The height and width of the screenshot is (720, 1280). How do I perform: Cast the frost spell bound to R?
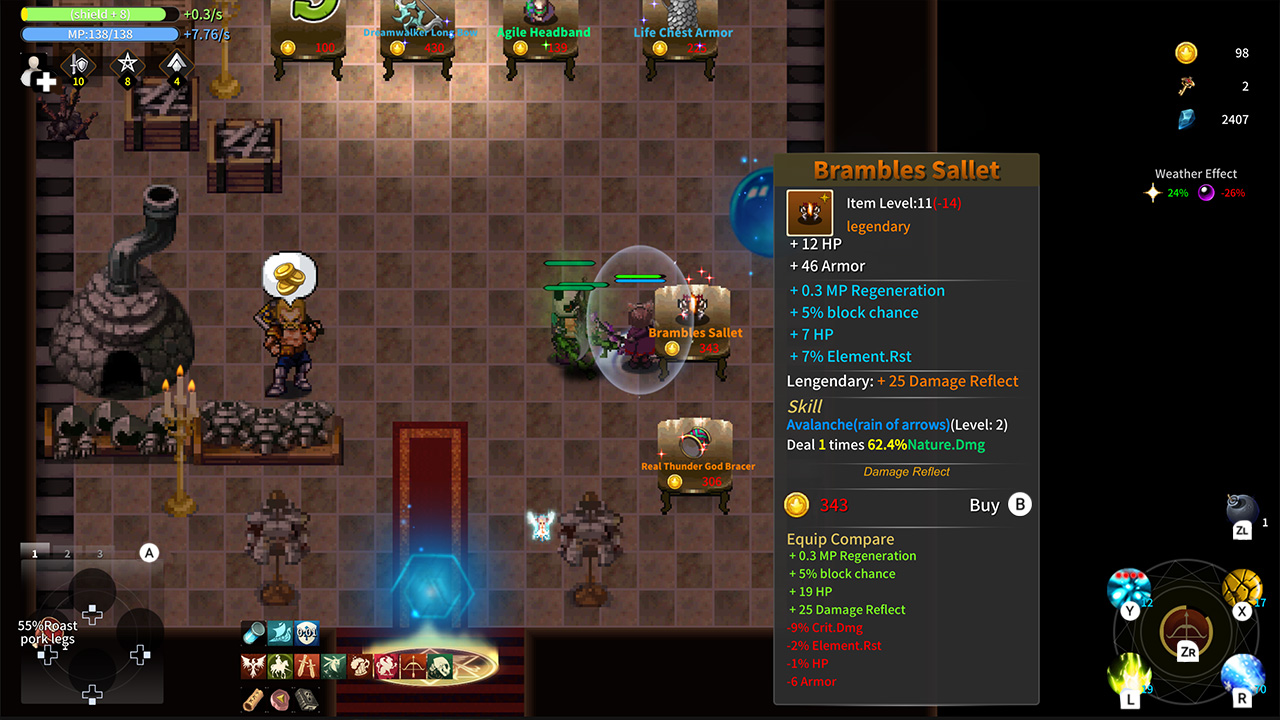1241,675
